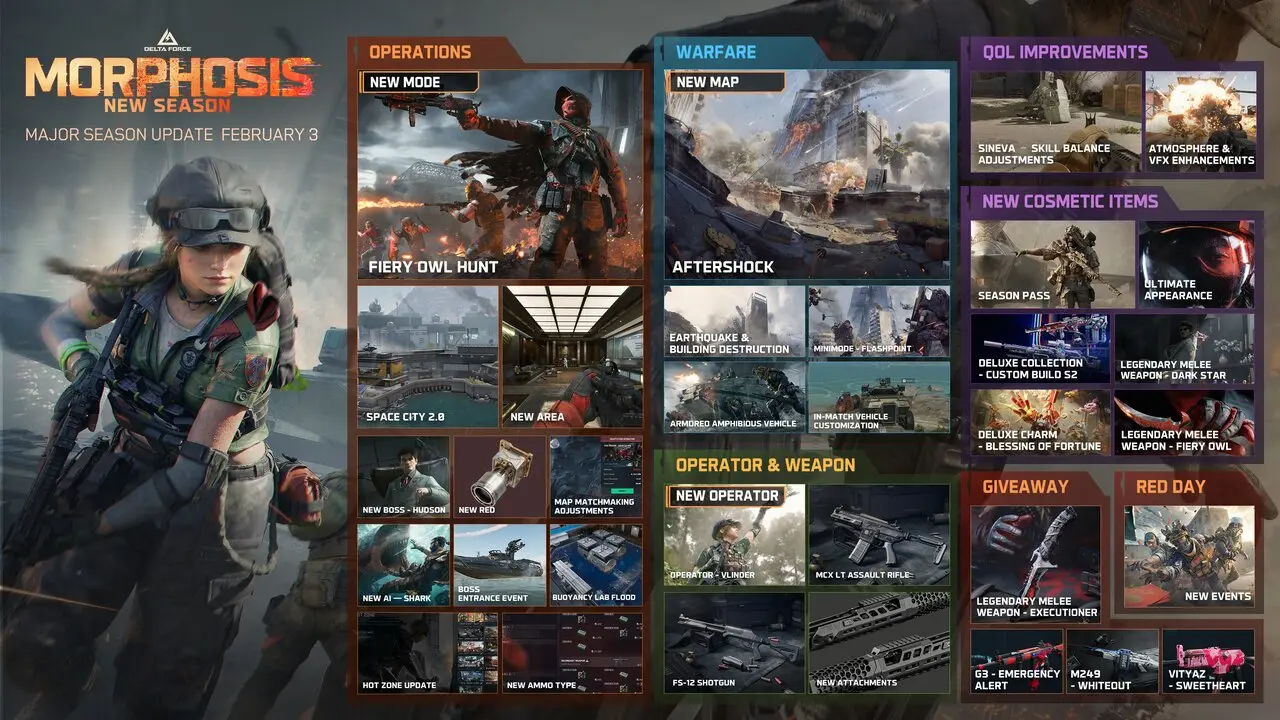
Task: Open the Fiery Owl Hunt new mode tile
Action: coord(500,175)
